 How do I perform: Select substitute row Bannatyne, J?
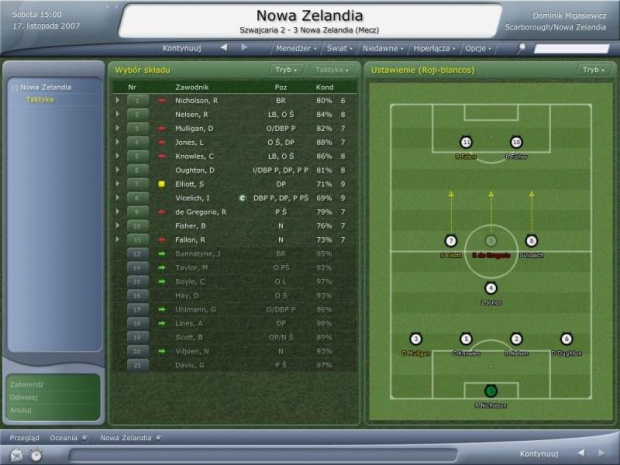coord(200,254)
